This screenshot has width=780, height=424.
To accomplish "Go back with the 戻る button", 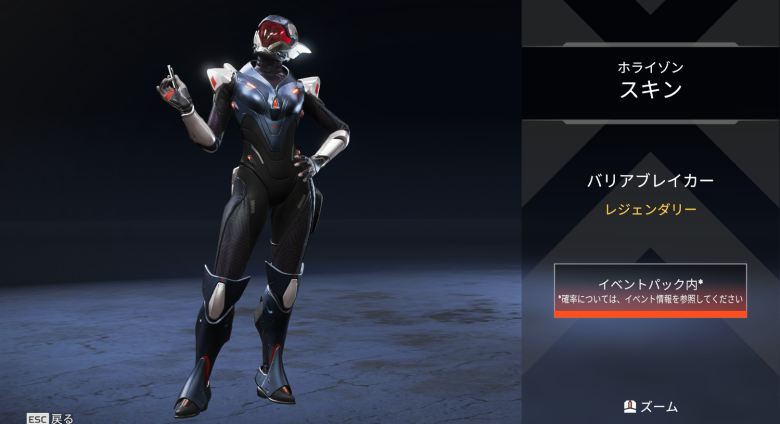I will pos(50,418).
